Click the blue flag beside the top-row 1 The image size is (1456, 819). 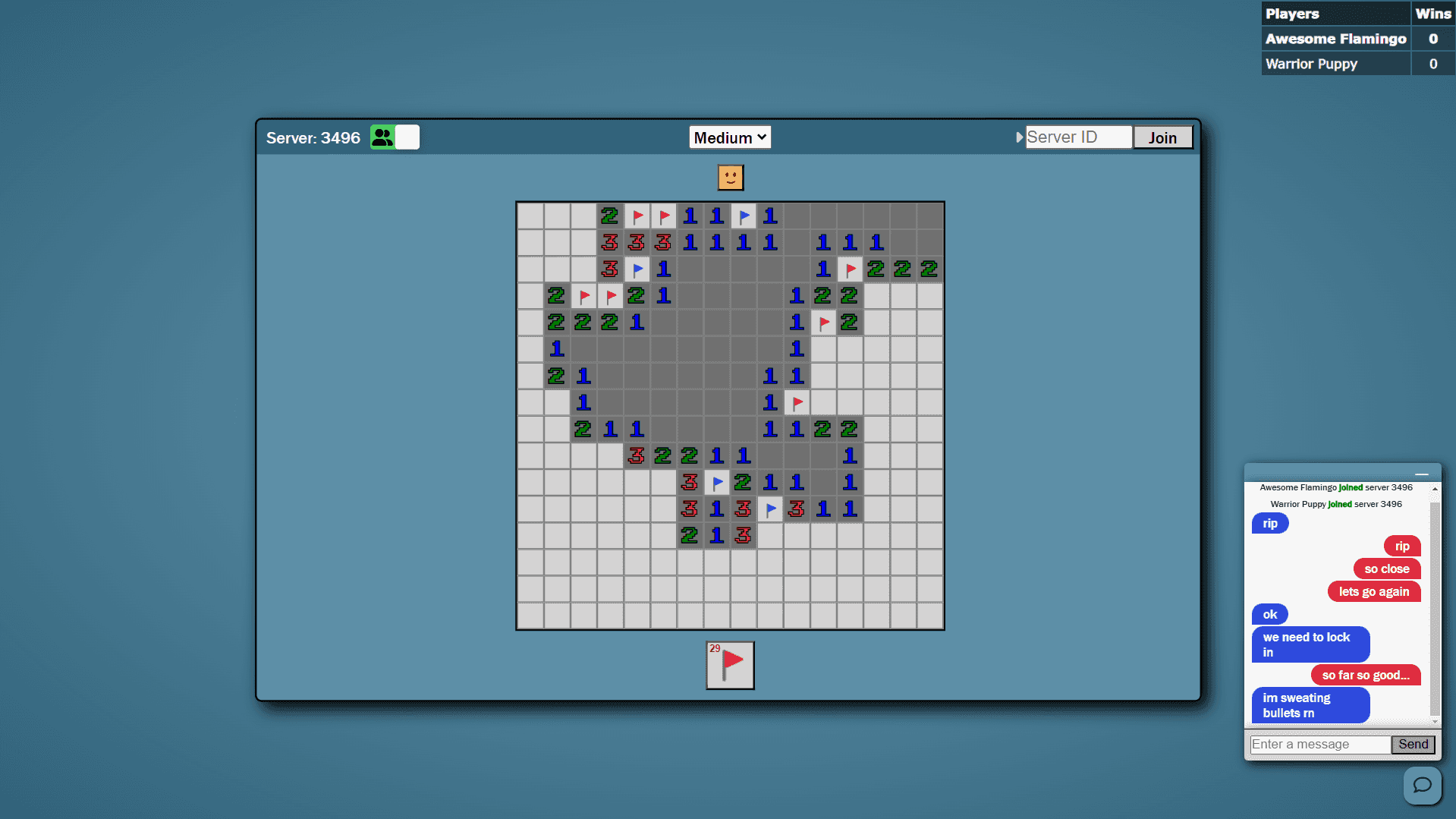pyautogui.click(x=744, y=216)
